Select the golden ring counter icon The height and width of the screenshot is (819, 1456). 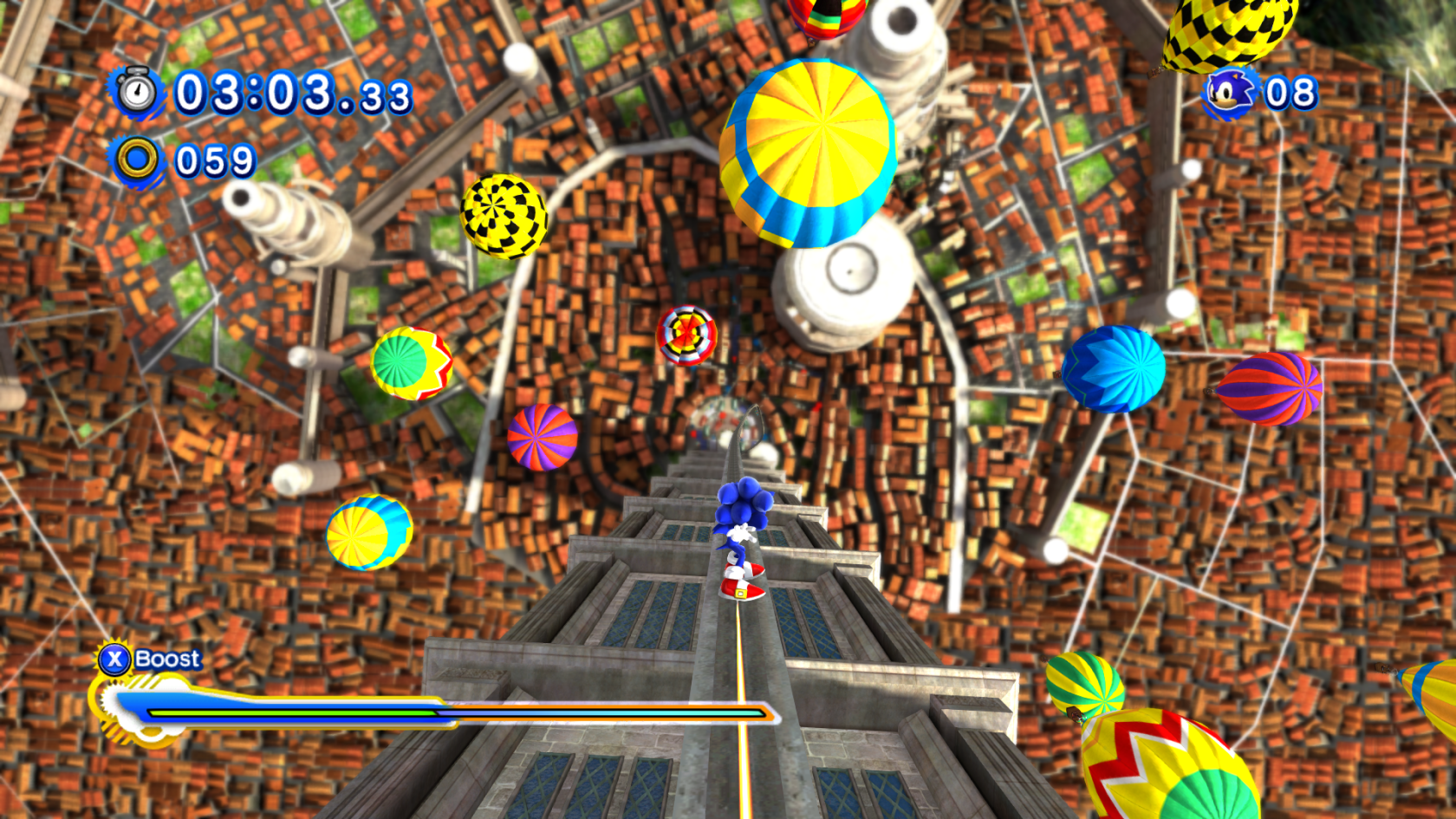pos(137,159)
